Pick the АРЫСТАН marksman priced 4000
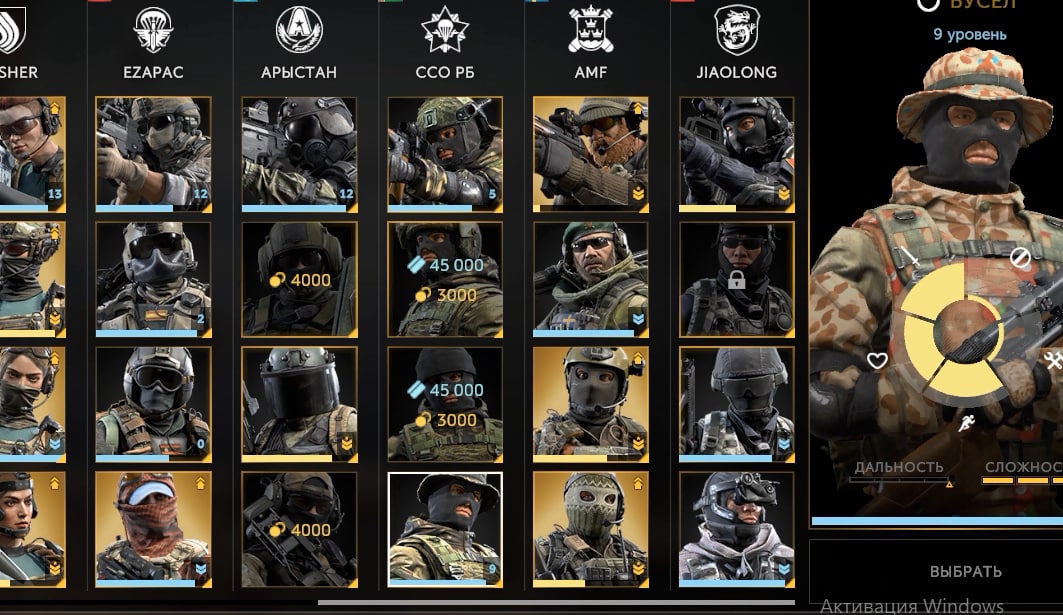This screenshot has width=1063, height=615. (x=299, y=528)
